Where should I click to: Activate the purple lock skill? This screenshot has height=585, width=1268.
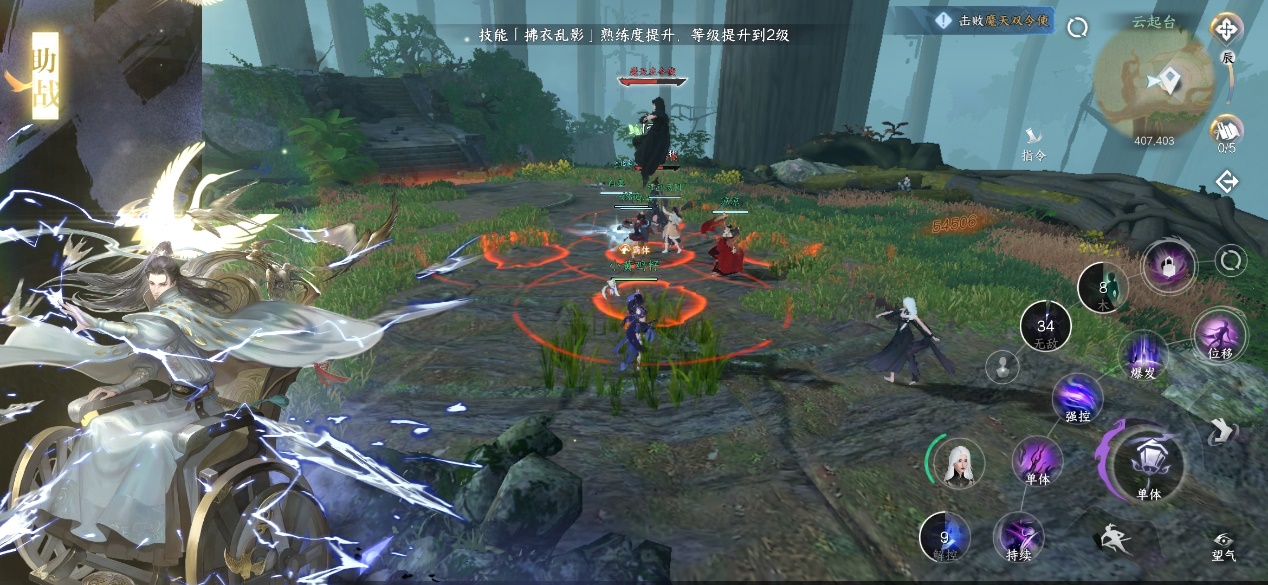pos(1167,266)
